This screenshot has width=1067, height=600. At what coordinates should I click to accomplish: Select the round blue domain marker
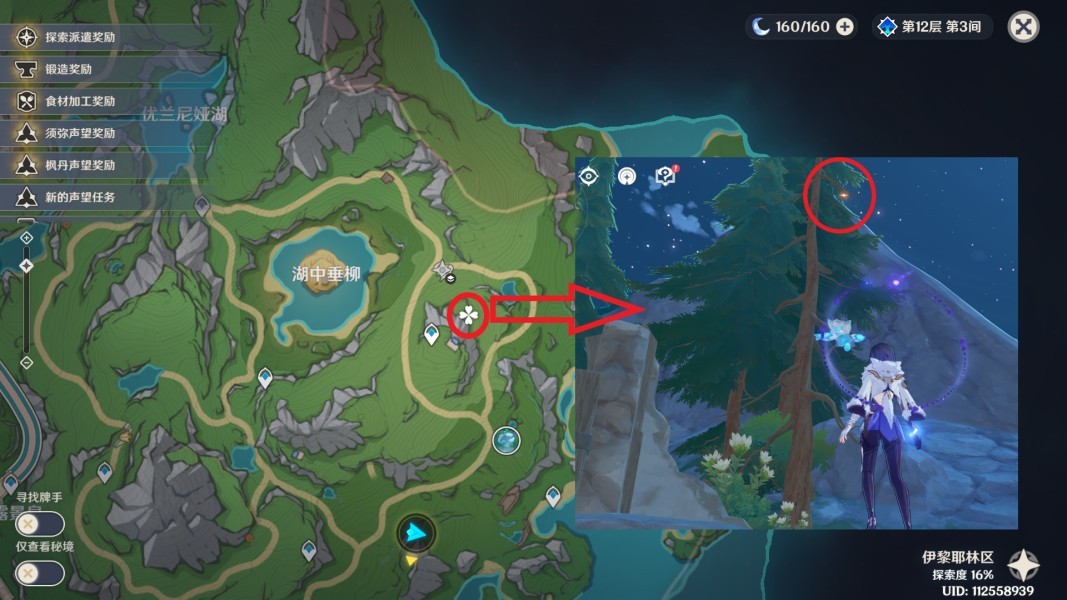(507, 439)
